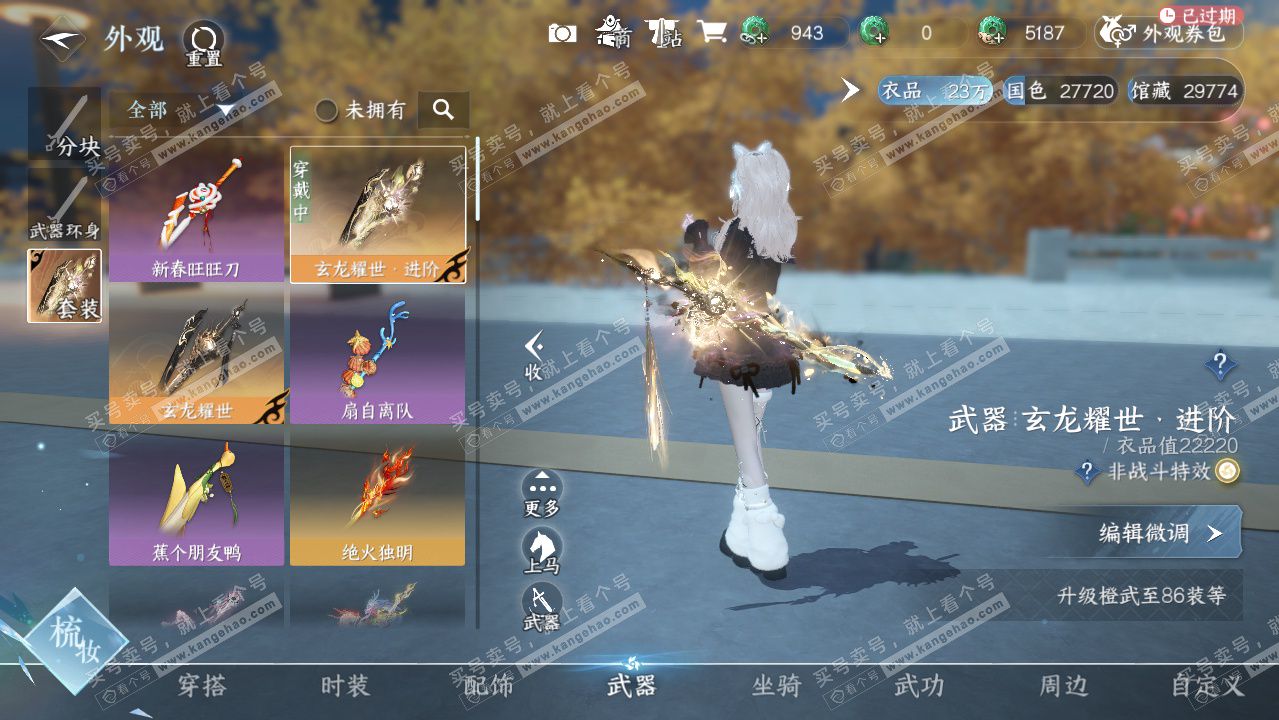Open 编辑微调 fine-tune editor

pos(1160,533)
